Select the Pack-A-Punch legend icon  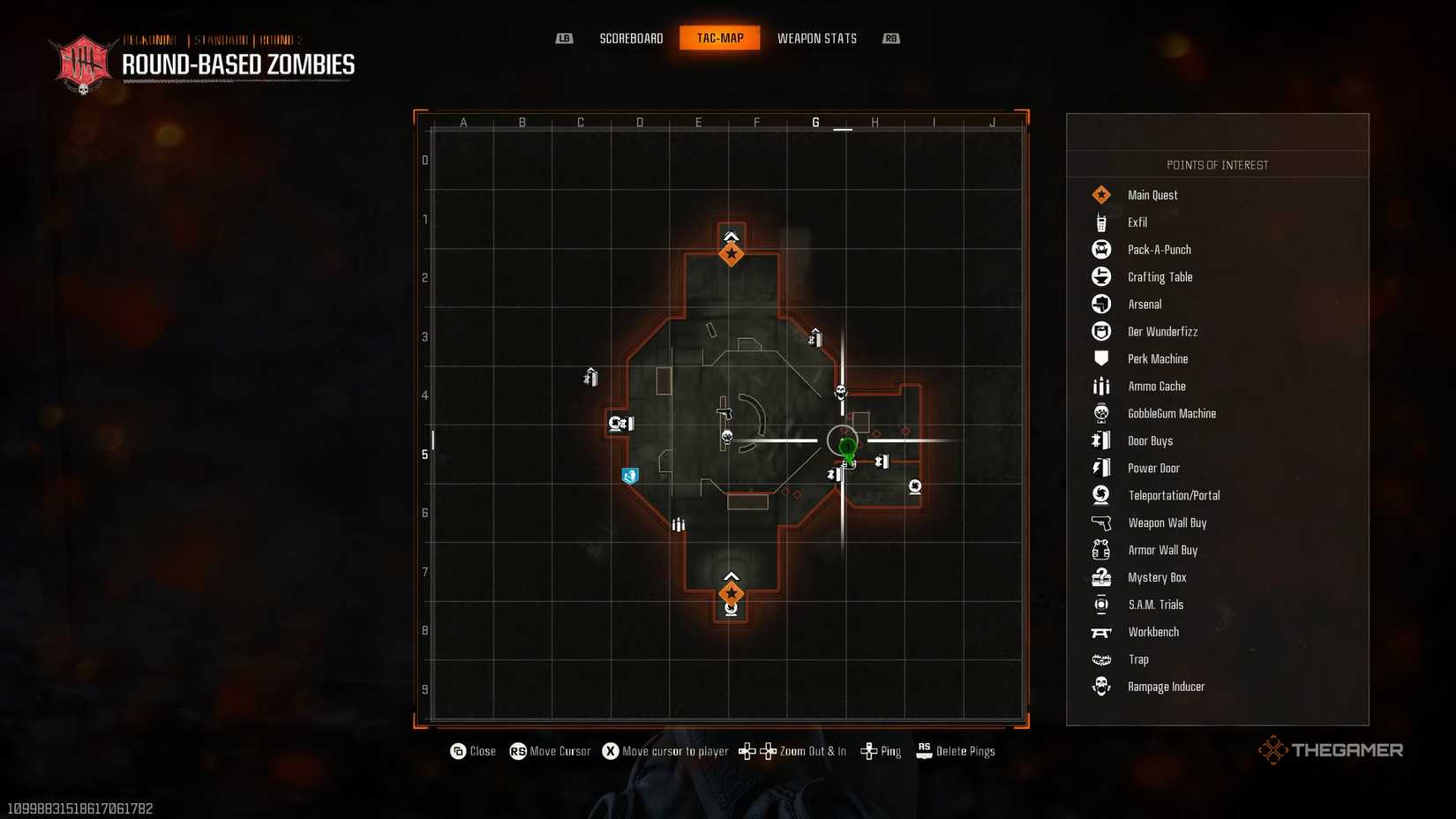pos(1101,249)
